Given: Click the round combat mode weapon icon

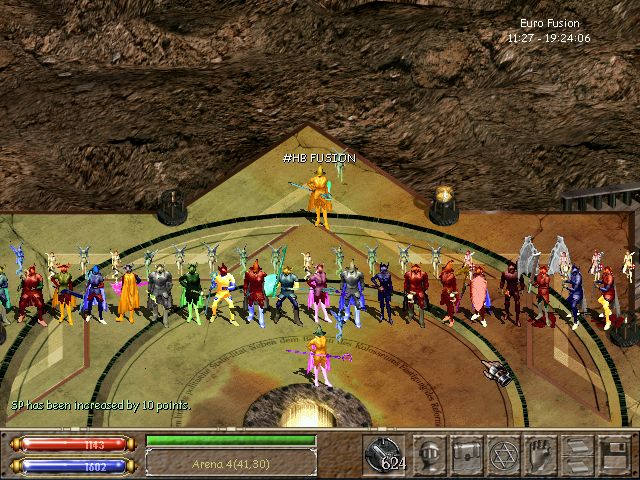Looking at the screenshot, I should coord(384,455).
